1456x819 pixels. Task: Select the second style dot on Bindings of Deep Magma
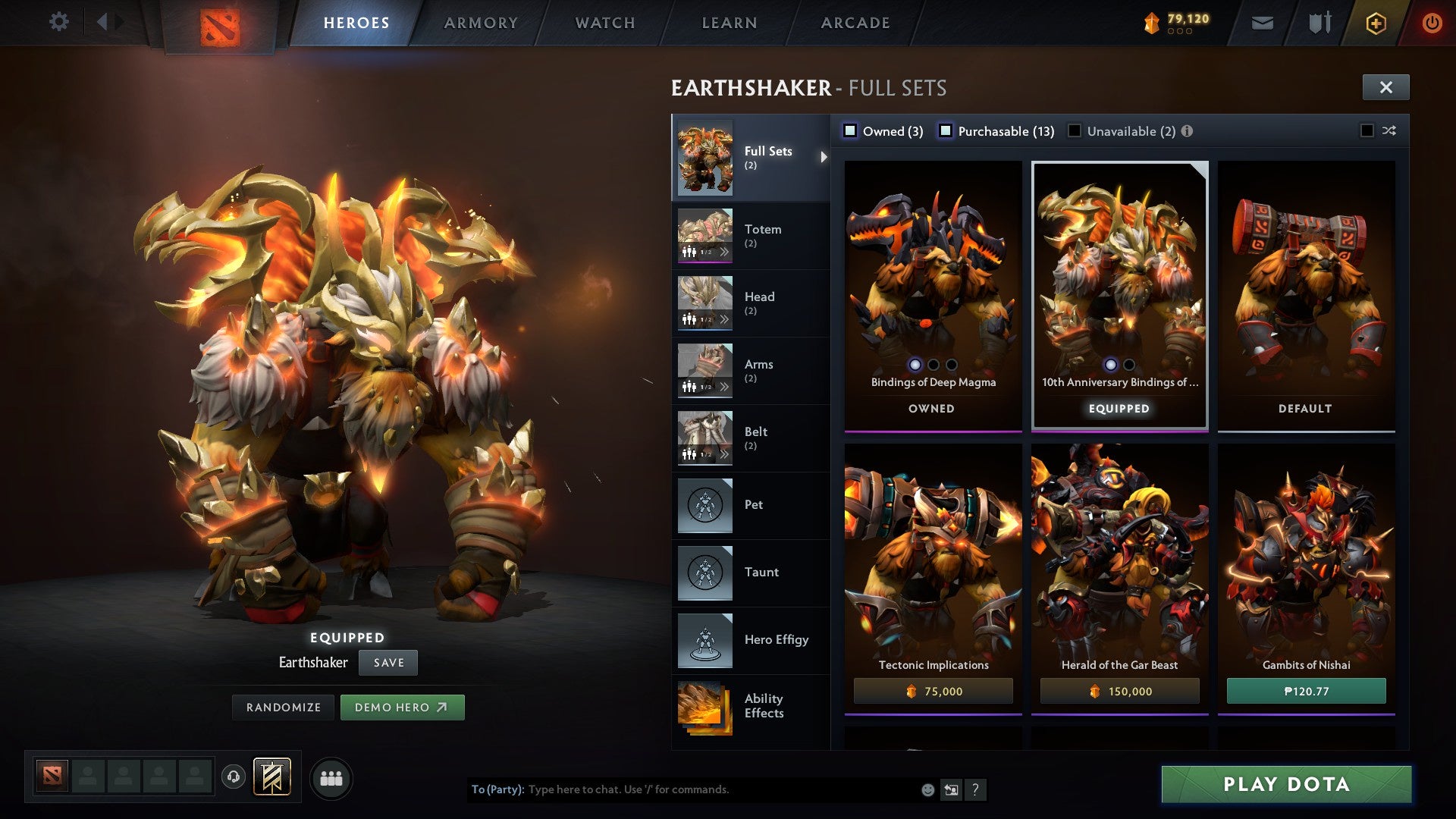point(934,364)
